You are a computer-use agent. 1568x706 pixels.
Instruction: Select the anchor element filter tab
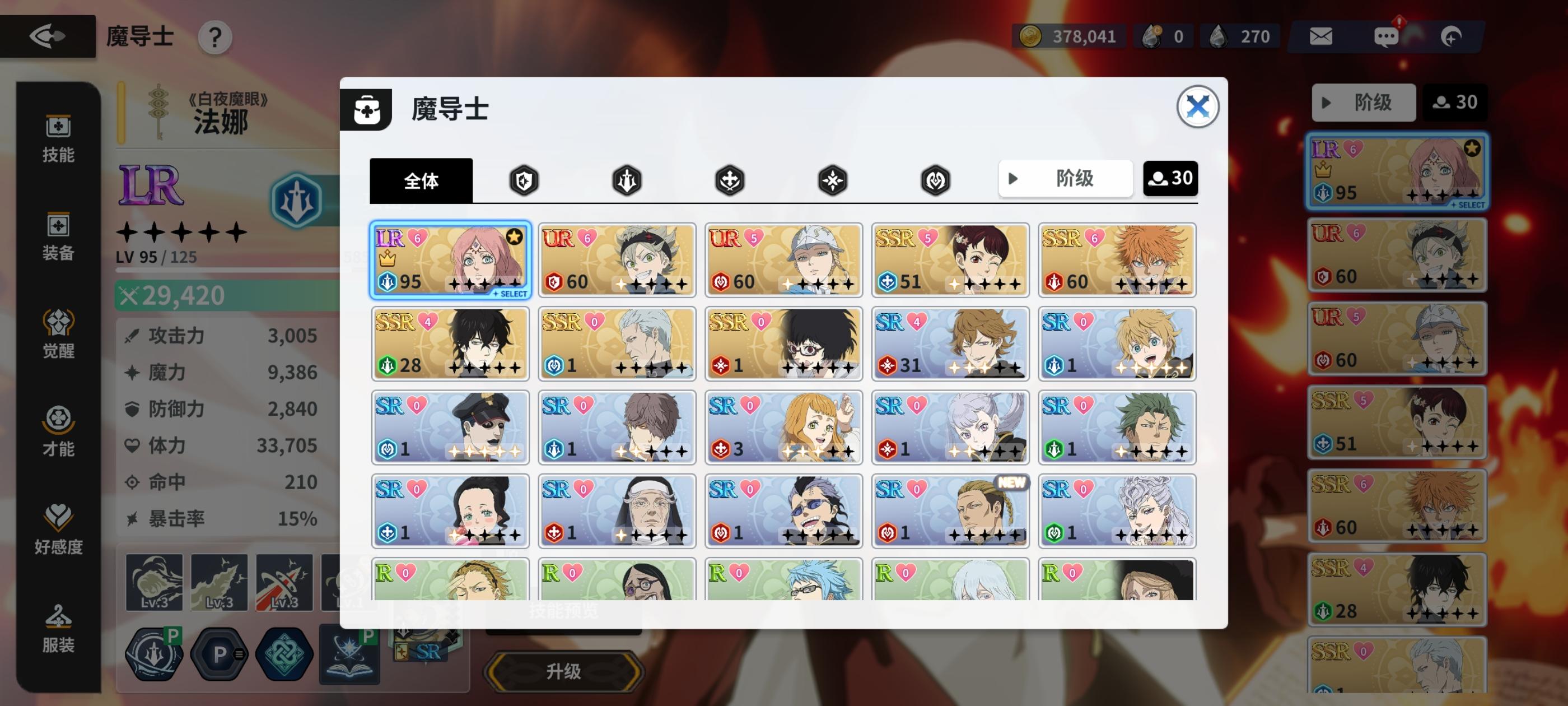pyautogui.click(x=729, y=180)
